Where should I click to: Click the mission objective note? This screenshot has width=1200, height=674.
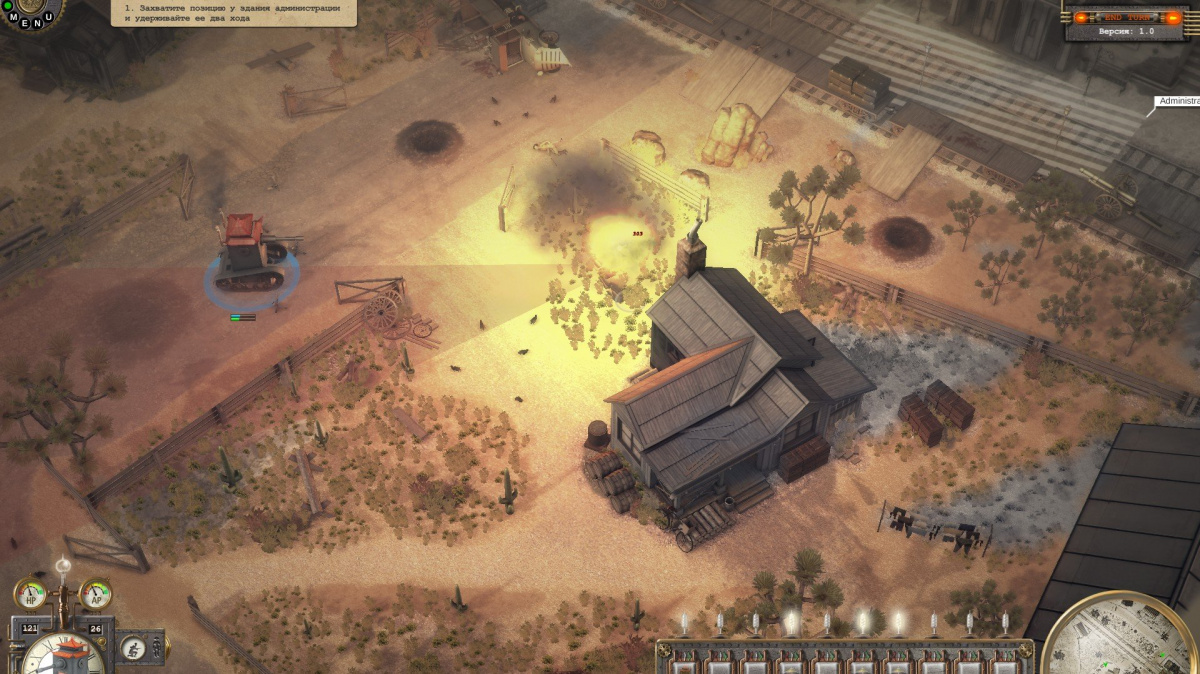point(232,13)
